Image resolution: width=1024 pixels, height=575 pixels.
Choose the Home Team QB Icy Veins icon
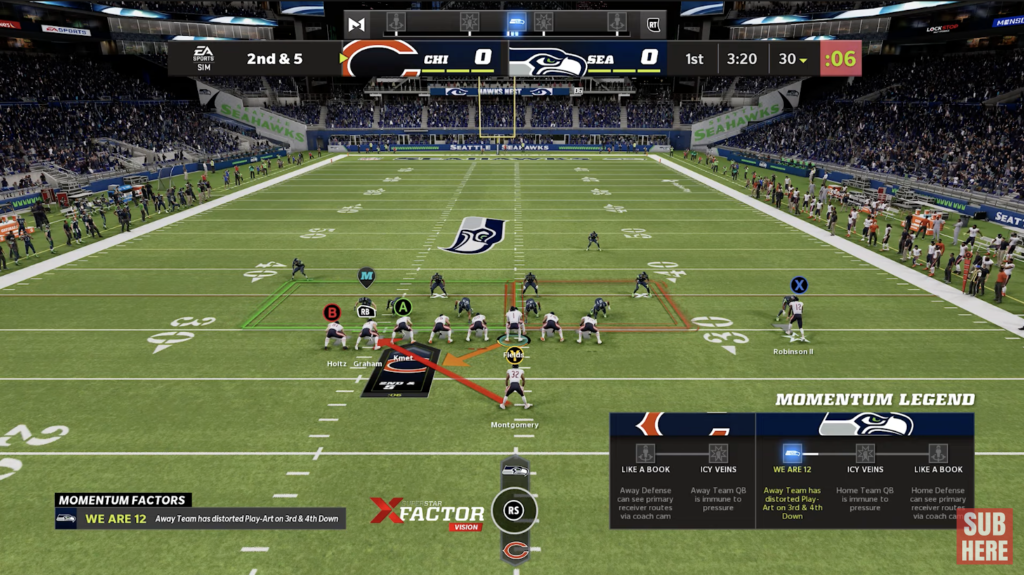(865, 453)
